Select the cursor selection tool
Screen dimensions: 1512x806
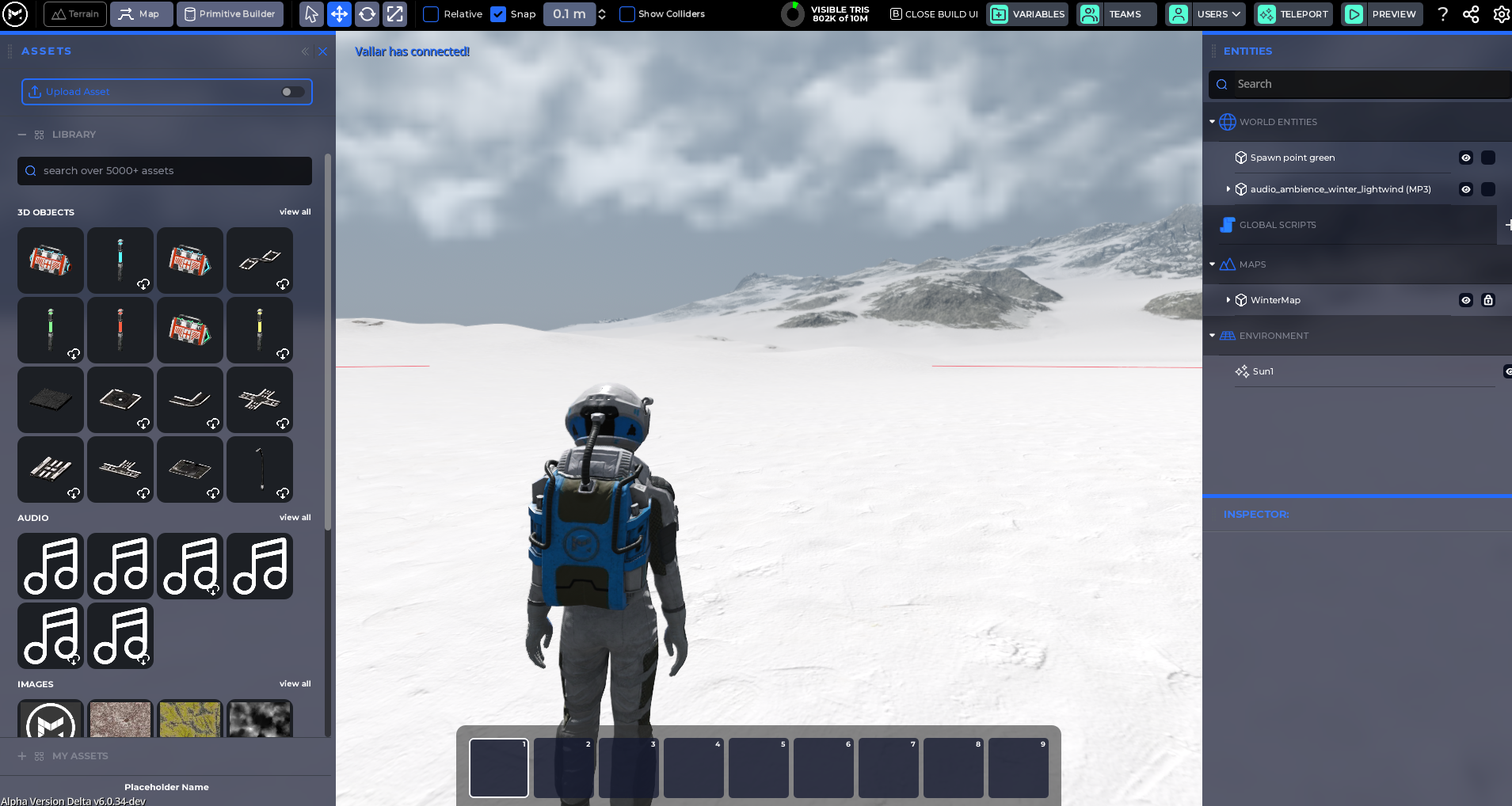pyautogui.click(x=311, y=13)
